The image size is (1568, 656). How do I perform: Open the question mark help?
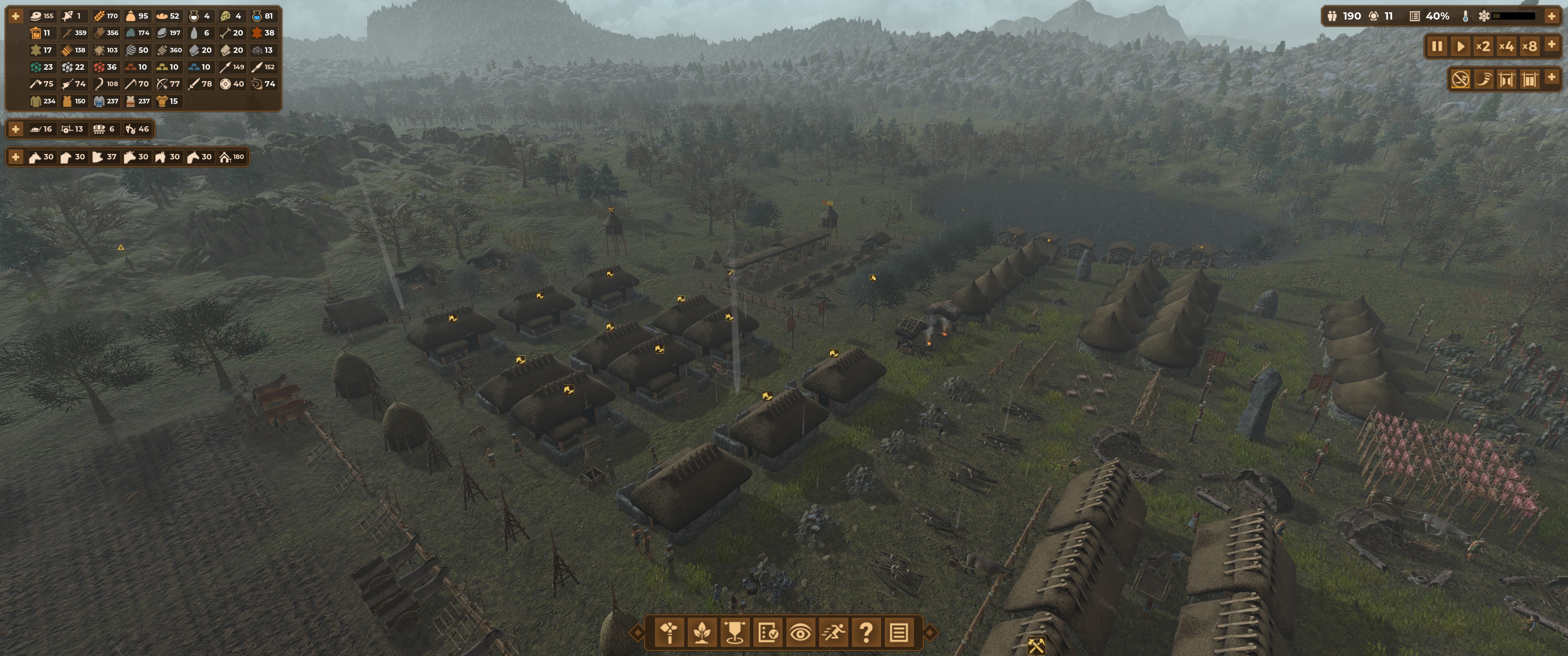pyautogui.click(x=866, y=633)
